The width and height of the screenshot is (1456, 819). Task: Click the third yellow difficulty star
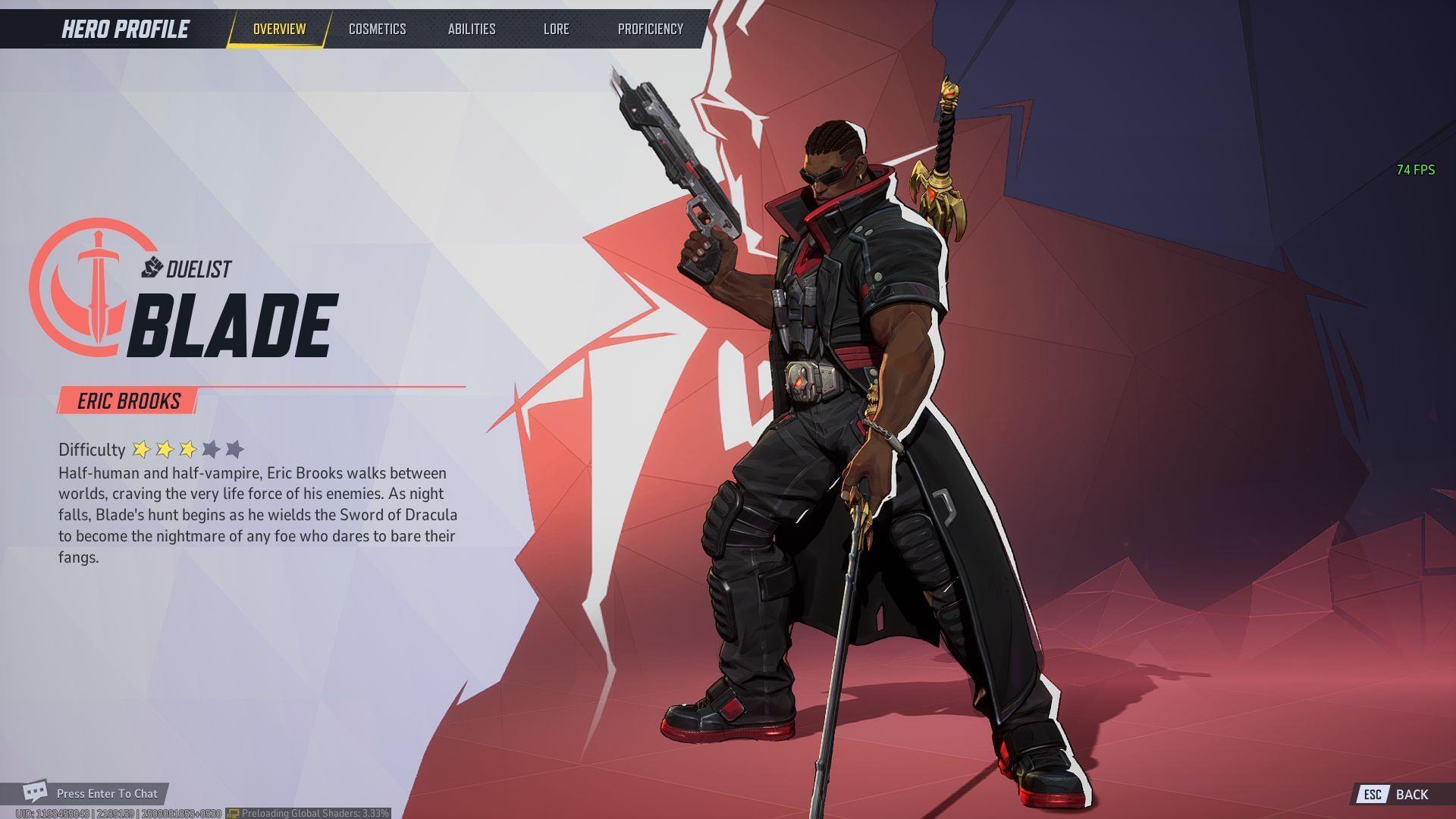coord(189,449)
